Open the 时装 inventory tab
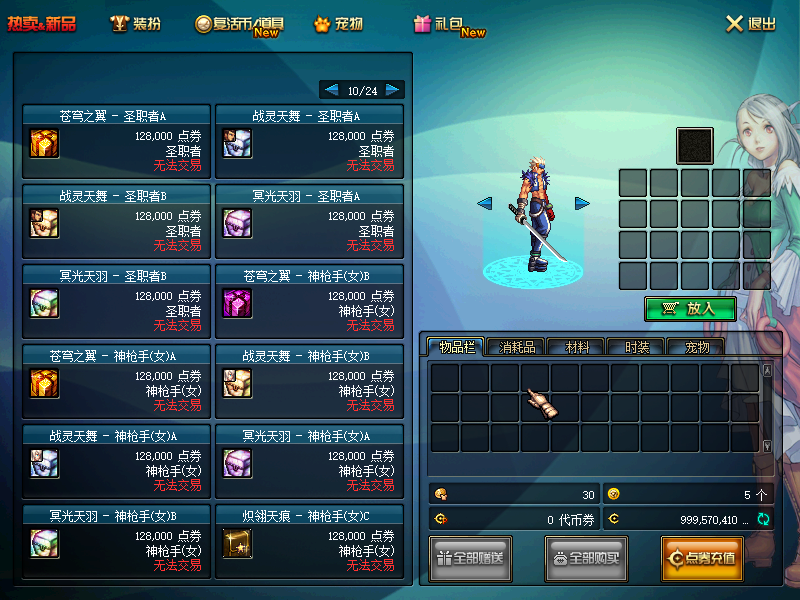The image size is (800, 600). pyautogui.click(x=636, y=347)
